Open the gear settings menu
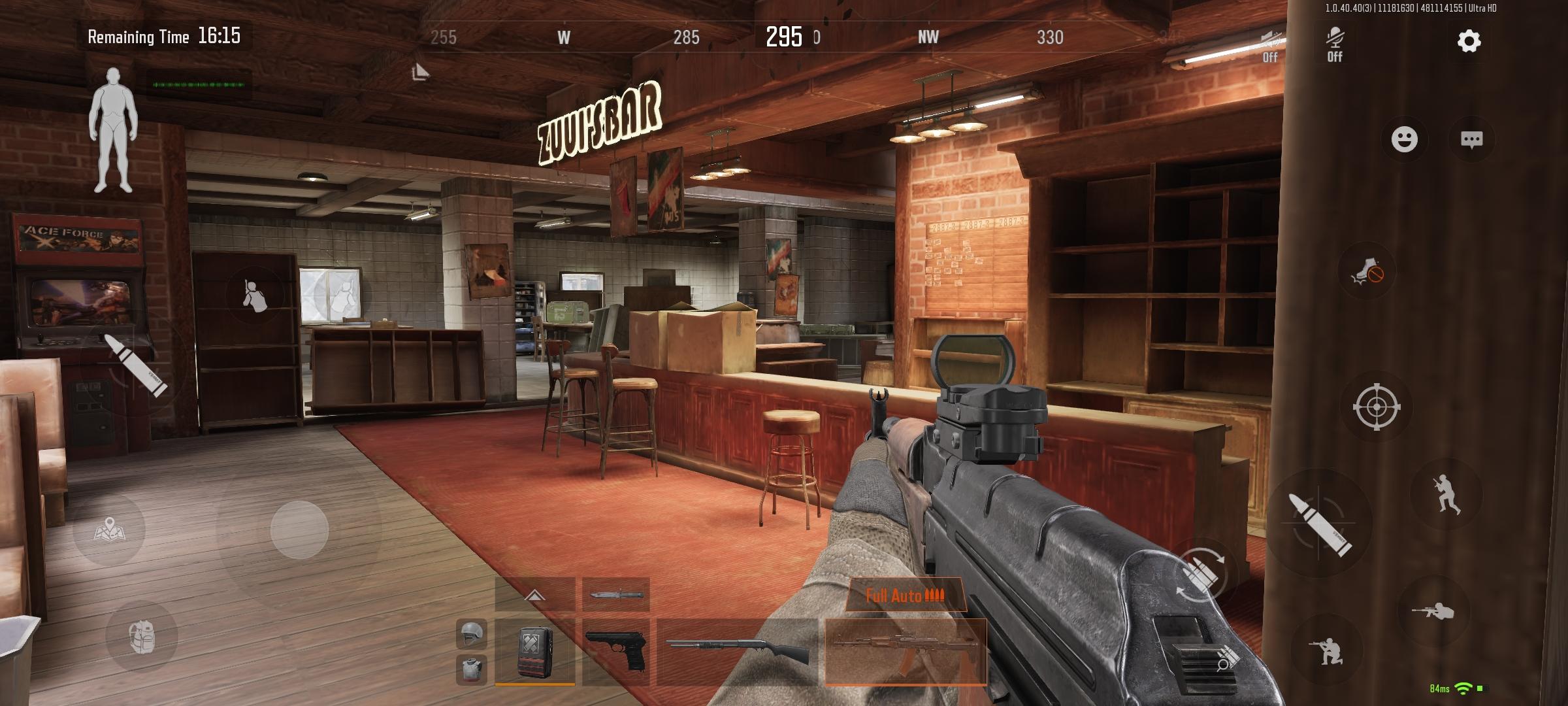Image resolution: width=1568 pixels, height=706 pixels. (x=1469, y=42)
